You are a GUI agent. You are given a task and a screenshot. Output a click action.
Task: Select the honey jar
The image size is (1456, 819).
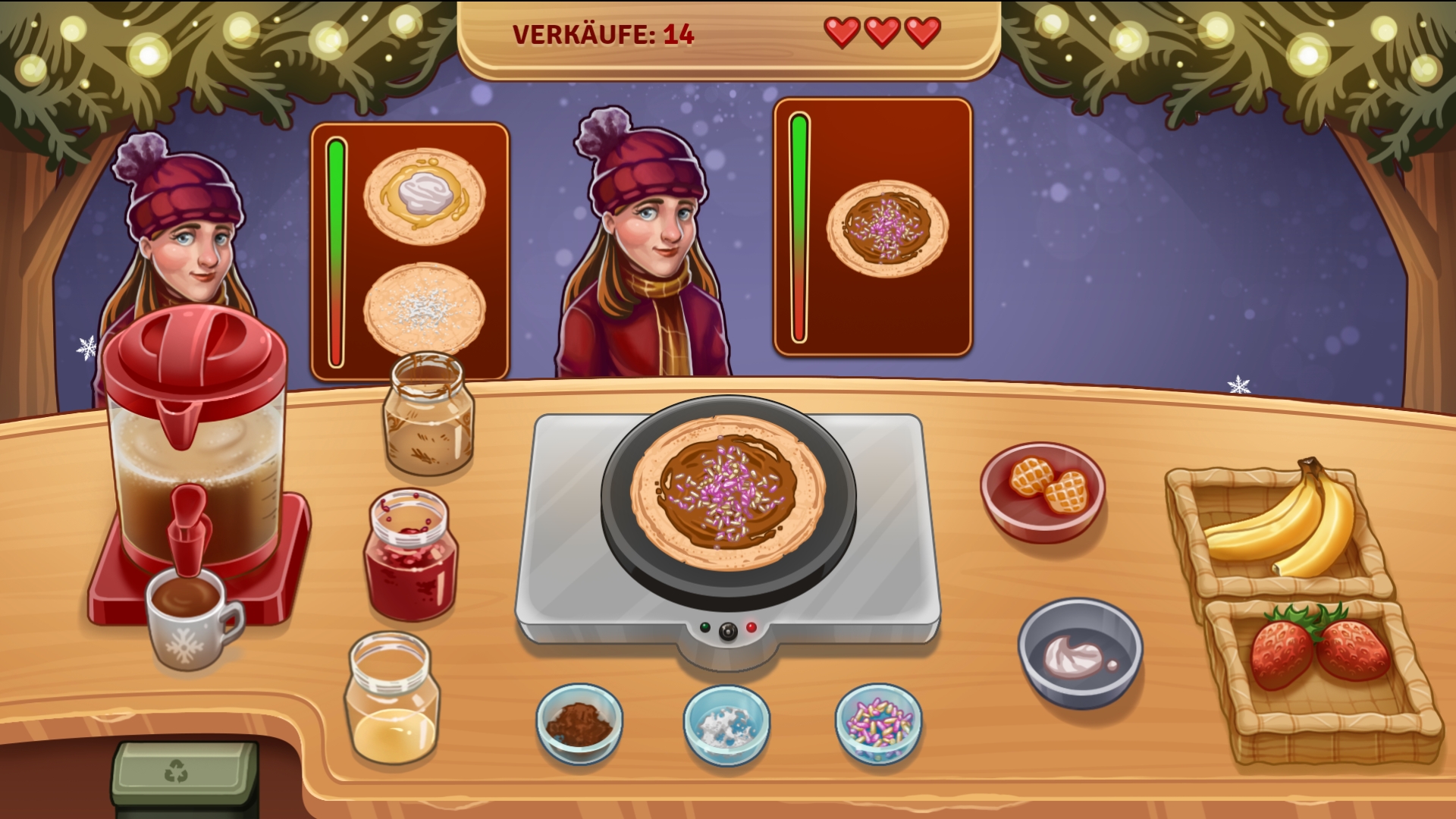coord(392,700)
